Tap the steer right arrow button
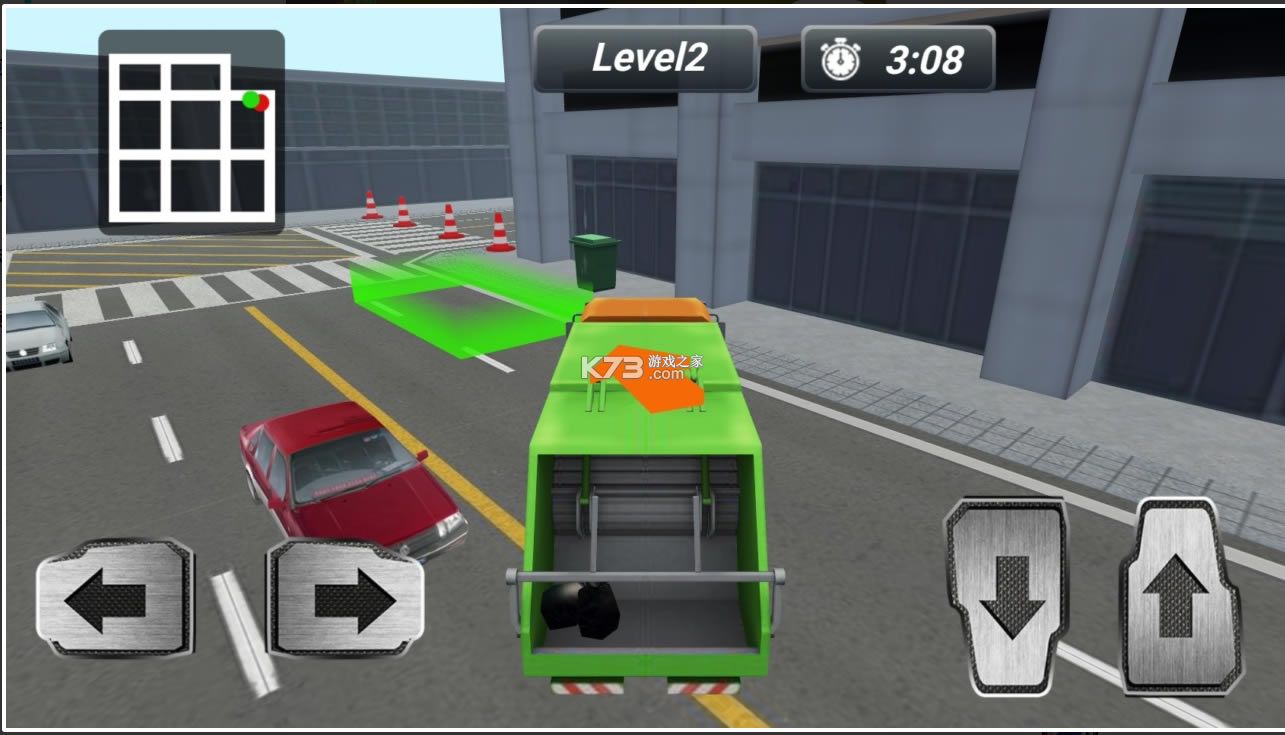The height and width of the screenshot is (735, 1285). (346, 598)
